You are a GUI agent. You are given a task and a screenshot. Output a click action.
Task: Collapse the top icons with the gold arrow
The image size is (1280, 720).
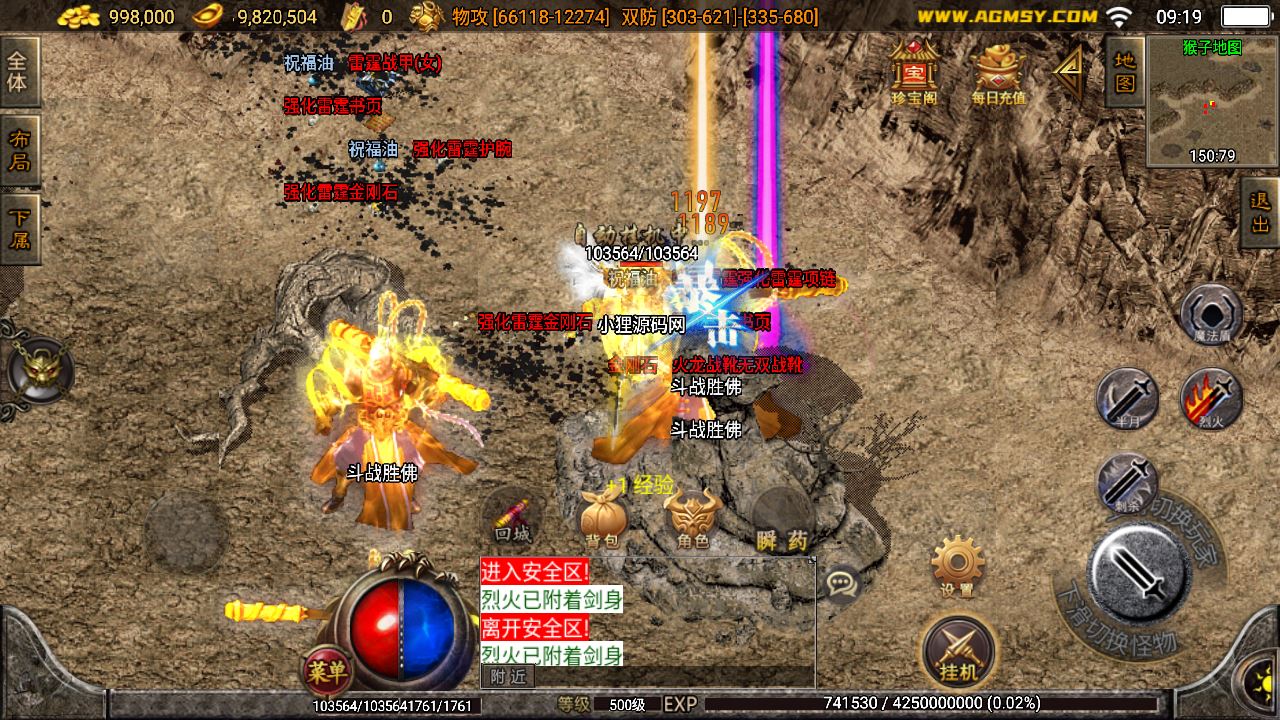[x=1069, y=70]
